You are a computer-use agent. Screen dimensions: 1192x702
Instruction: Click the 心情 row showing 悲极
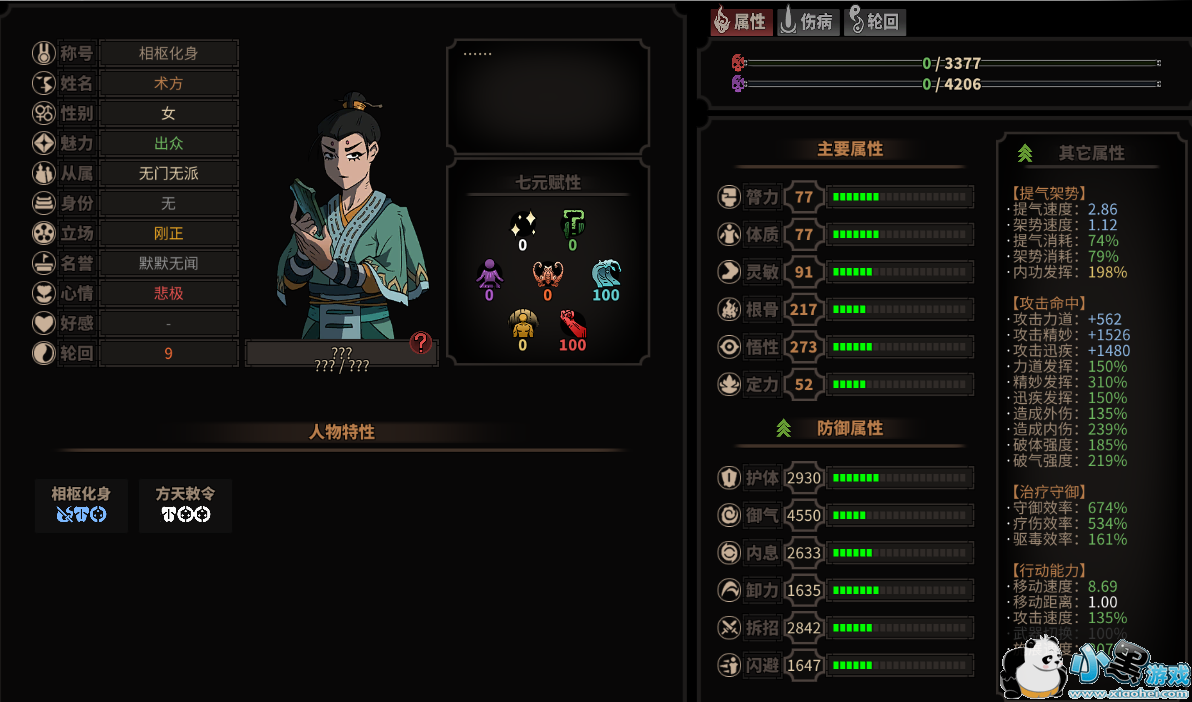(x=168, y=293)
